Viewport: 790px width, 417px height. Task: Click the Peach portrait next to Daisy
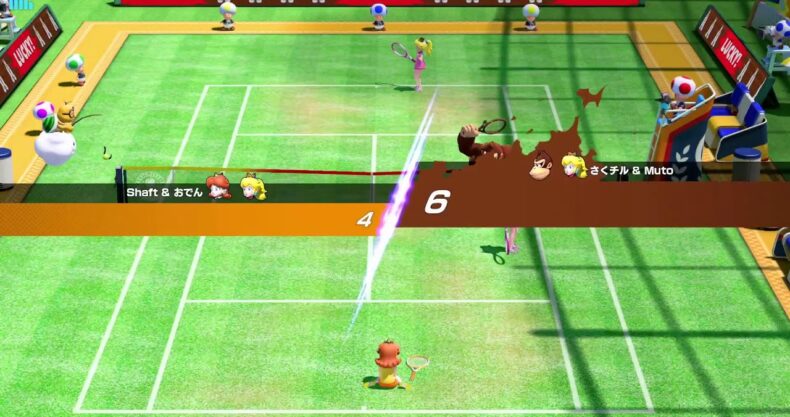252,187
